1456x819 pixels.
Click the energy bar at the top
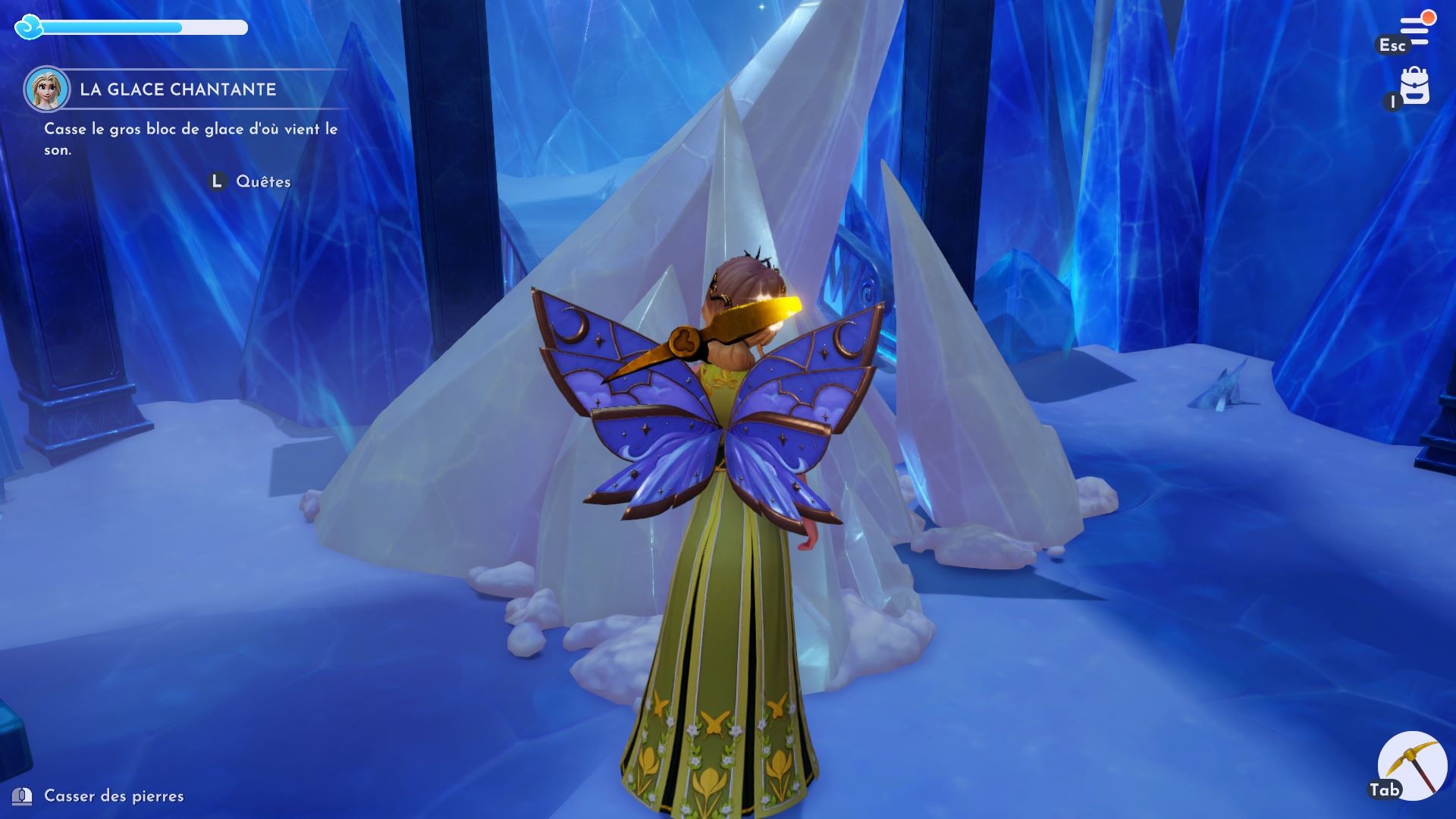[x=144, y=28]
